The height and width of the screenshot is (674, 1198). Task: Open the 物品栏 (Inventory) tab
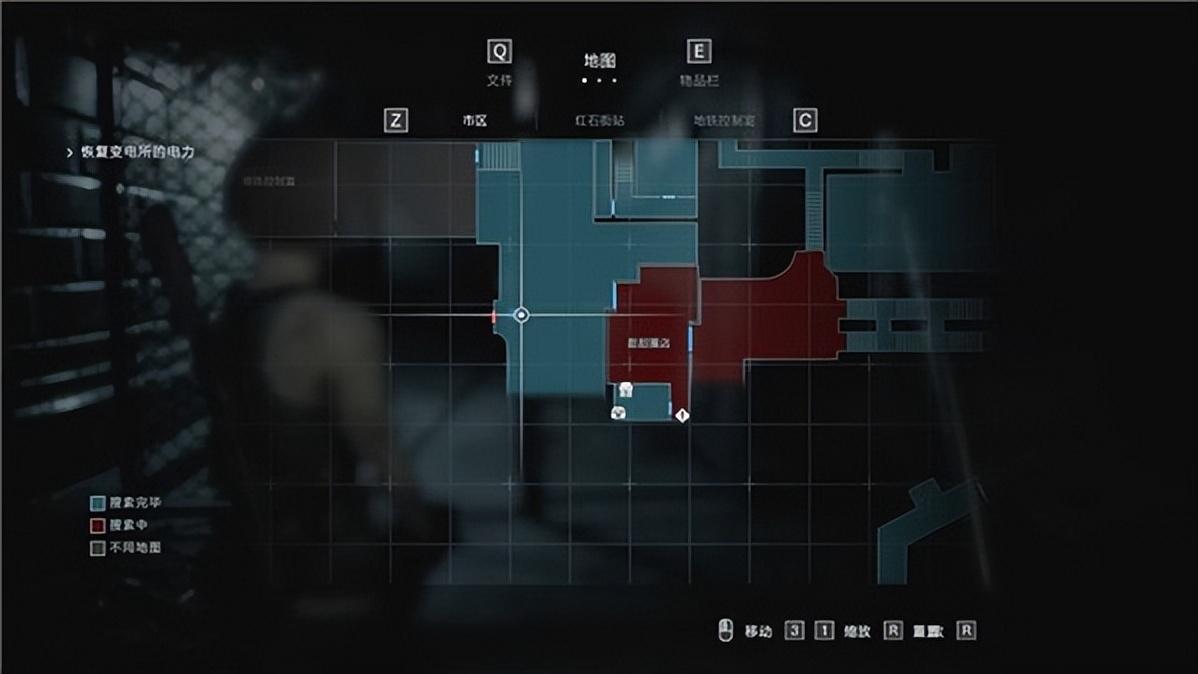pos(698,80)
